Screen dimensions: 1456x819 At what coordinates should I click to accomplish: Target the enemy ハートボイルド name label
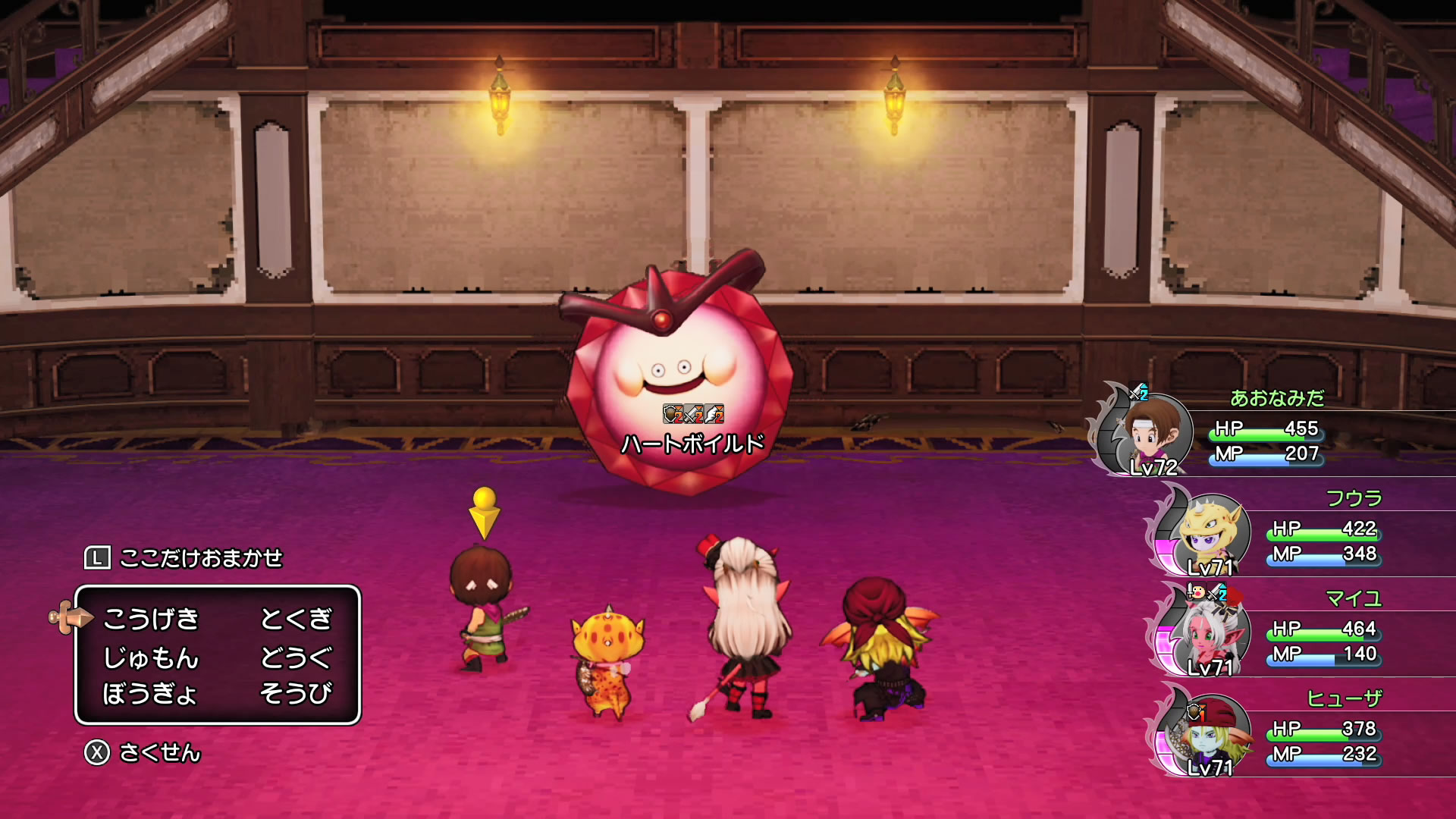(692, 444)
